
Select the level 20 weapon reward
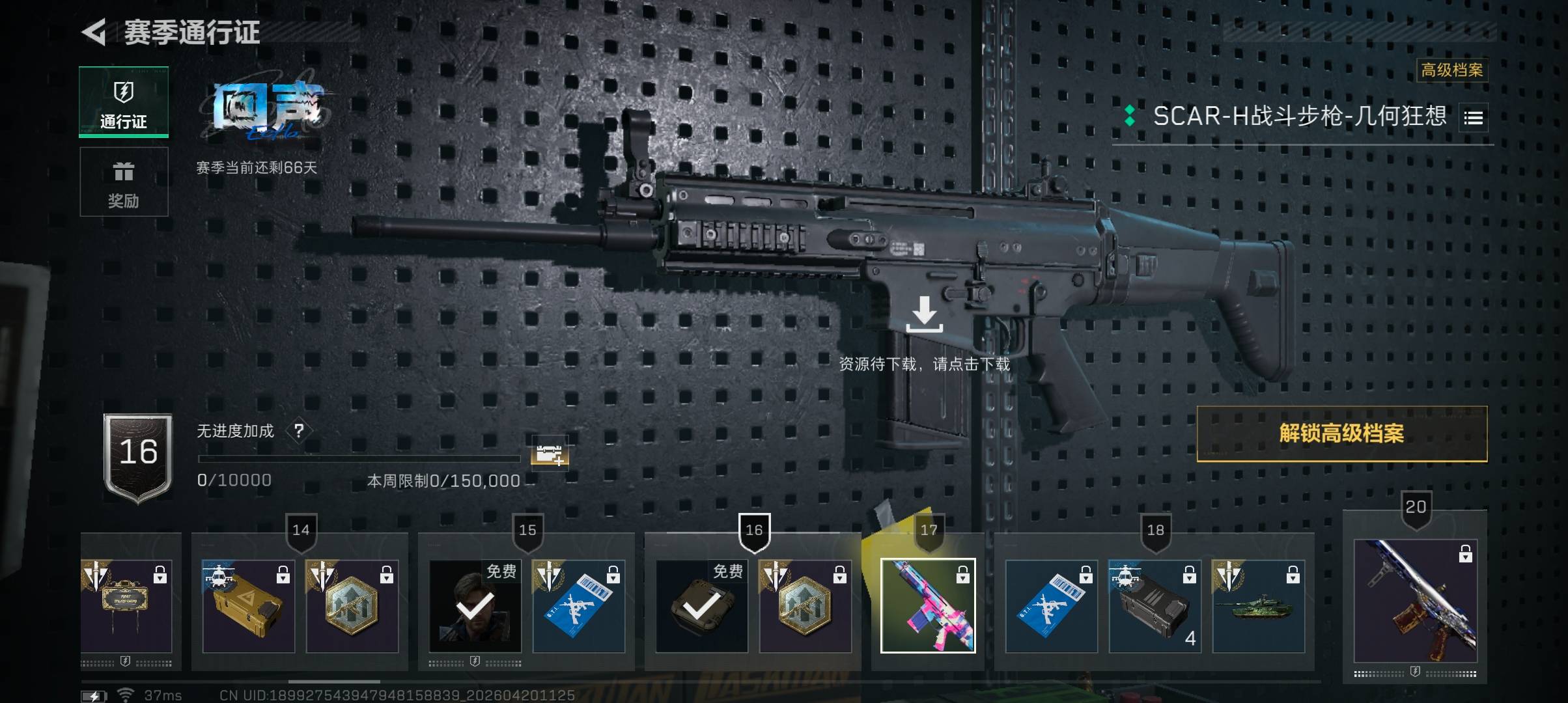1415,600
